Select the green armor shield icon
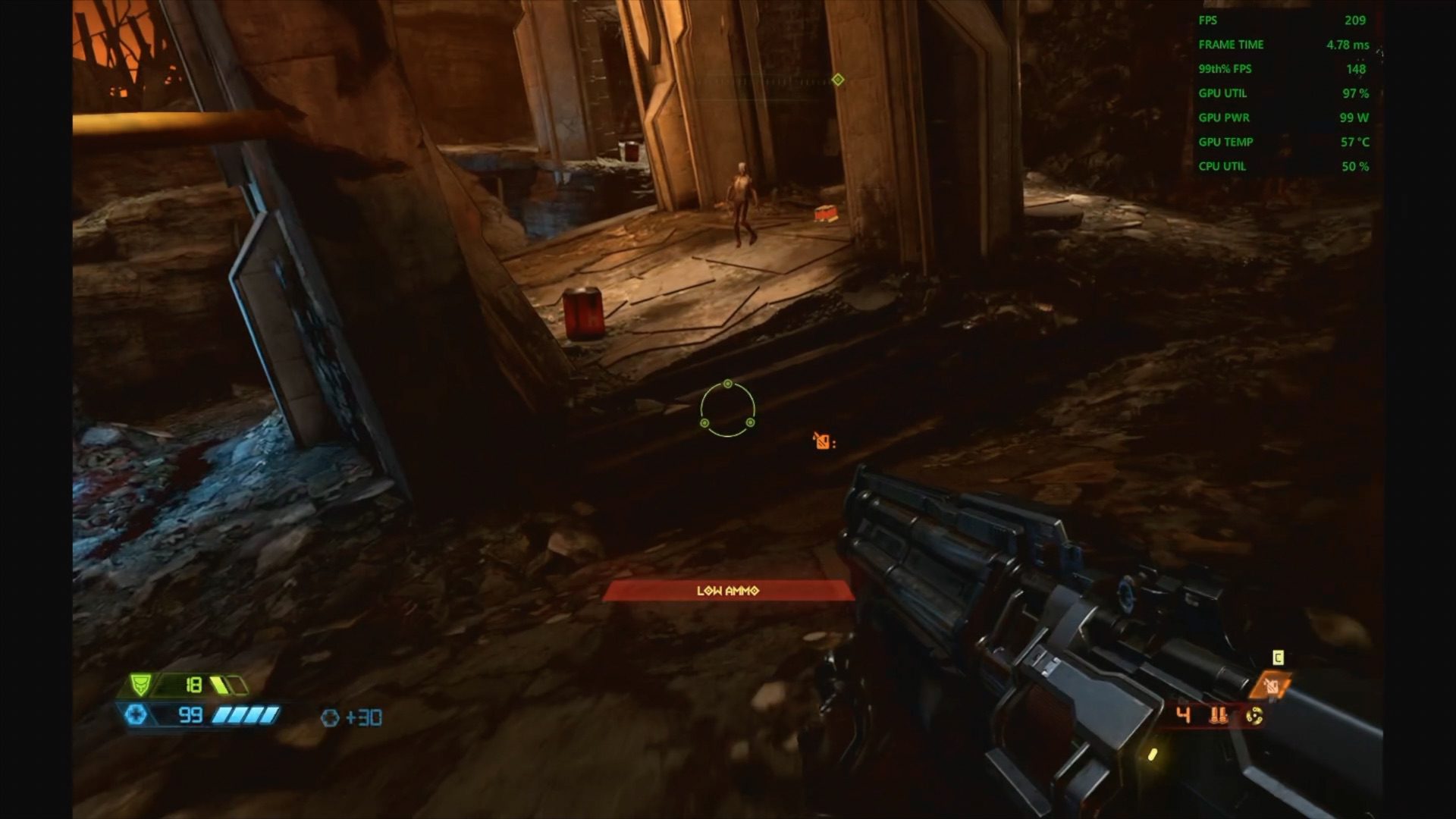The image size is (1456, 819). 140,685
